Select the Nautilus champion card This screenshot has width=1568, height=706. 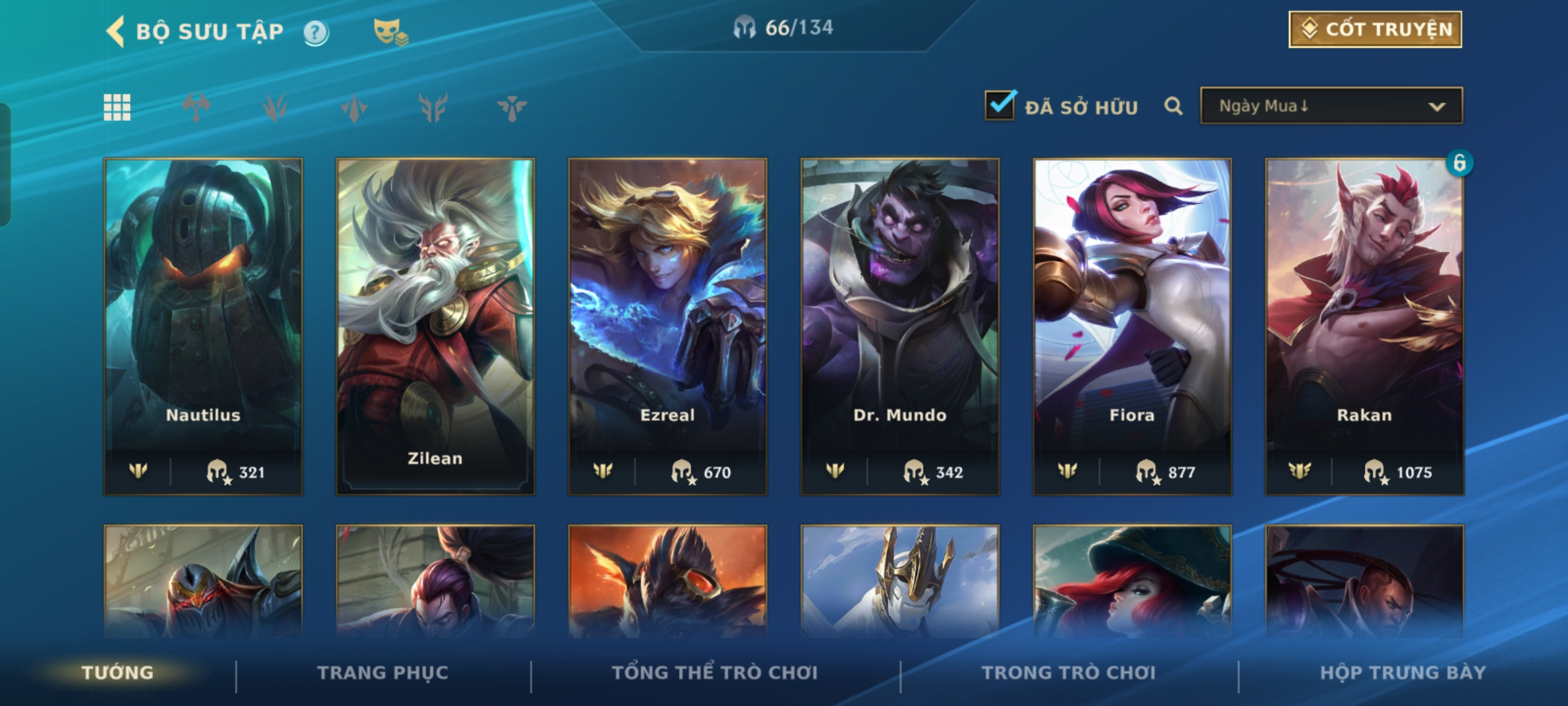[203, 326]
